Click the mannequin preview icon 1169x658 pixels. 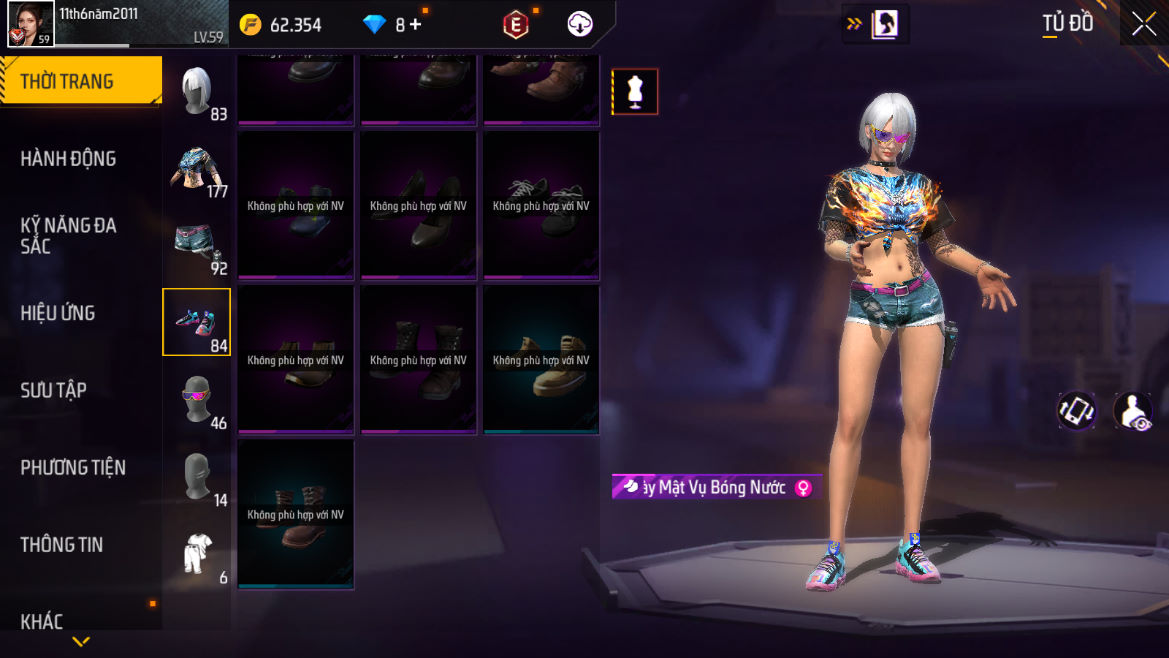pos(635,92)
